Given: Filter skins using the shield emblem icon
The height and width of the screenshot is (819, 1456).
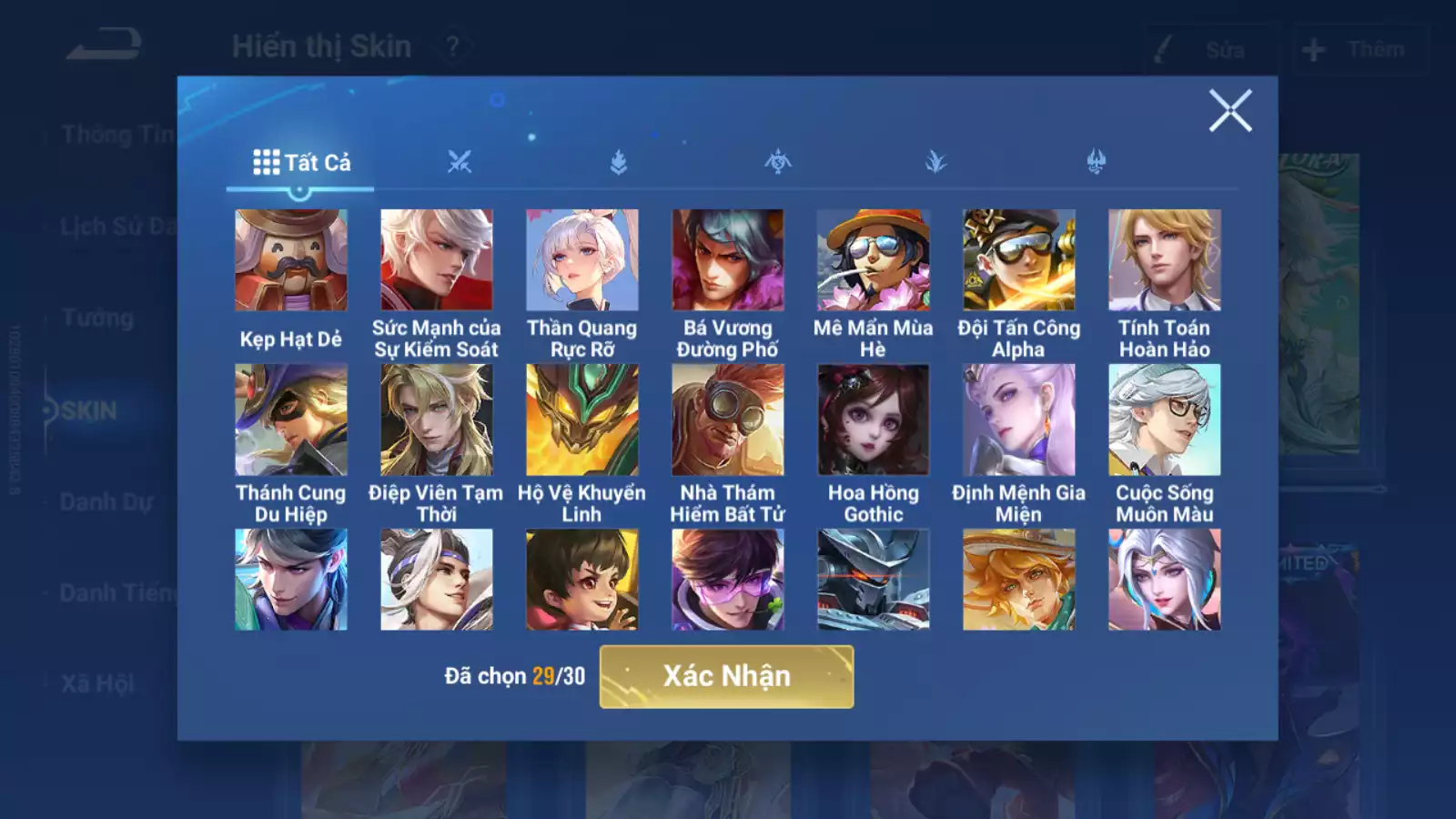Looking at the screenshot, I should point(620,160).
